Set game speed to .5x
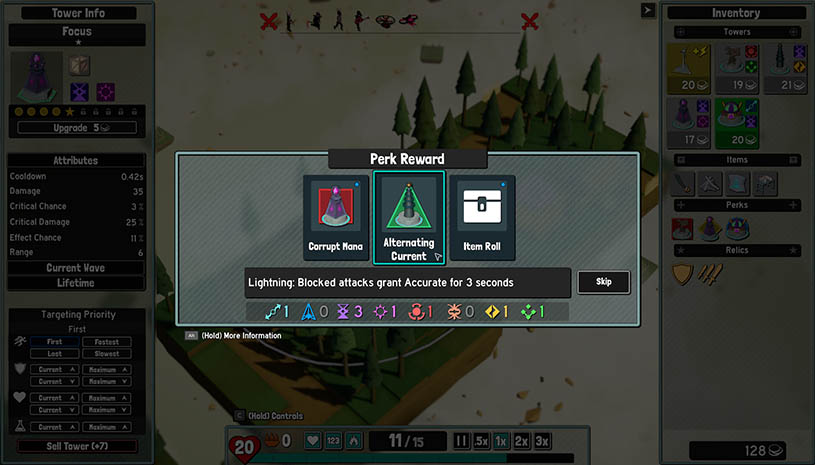This screenshot has height=465, width=815. point(481,441)
